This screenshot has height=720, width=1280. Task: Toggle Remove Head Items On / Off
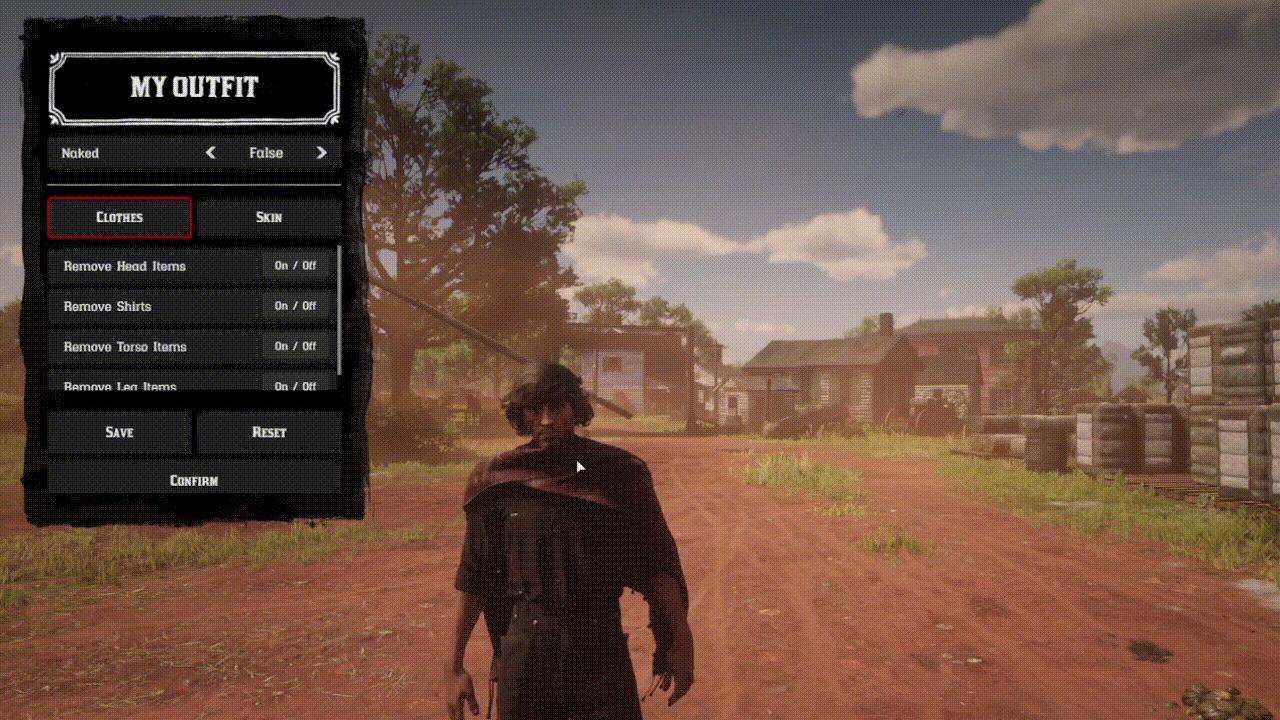(x=295, y=266)
